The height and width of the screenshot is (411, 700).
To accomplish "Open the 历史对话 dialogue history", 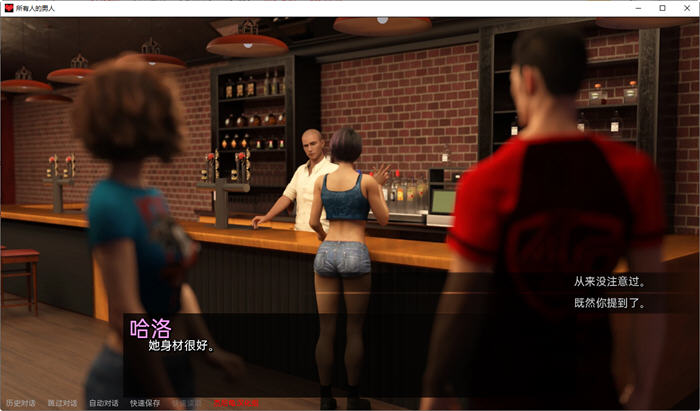I will tap(20, 403).
